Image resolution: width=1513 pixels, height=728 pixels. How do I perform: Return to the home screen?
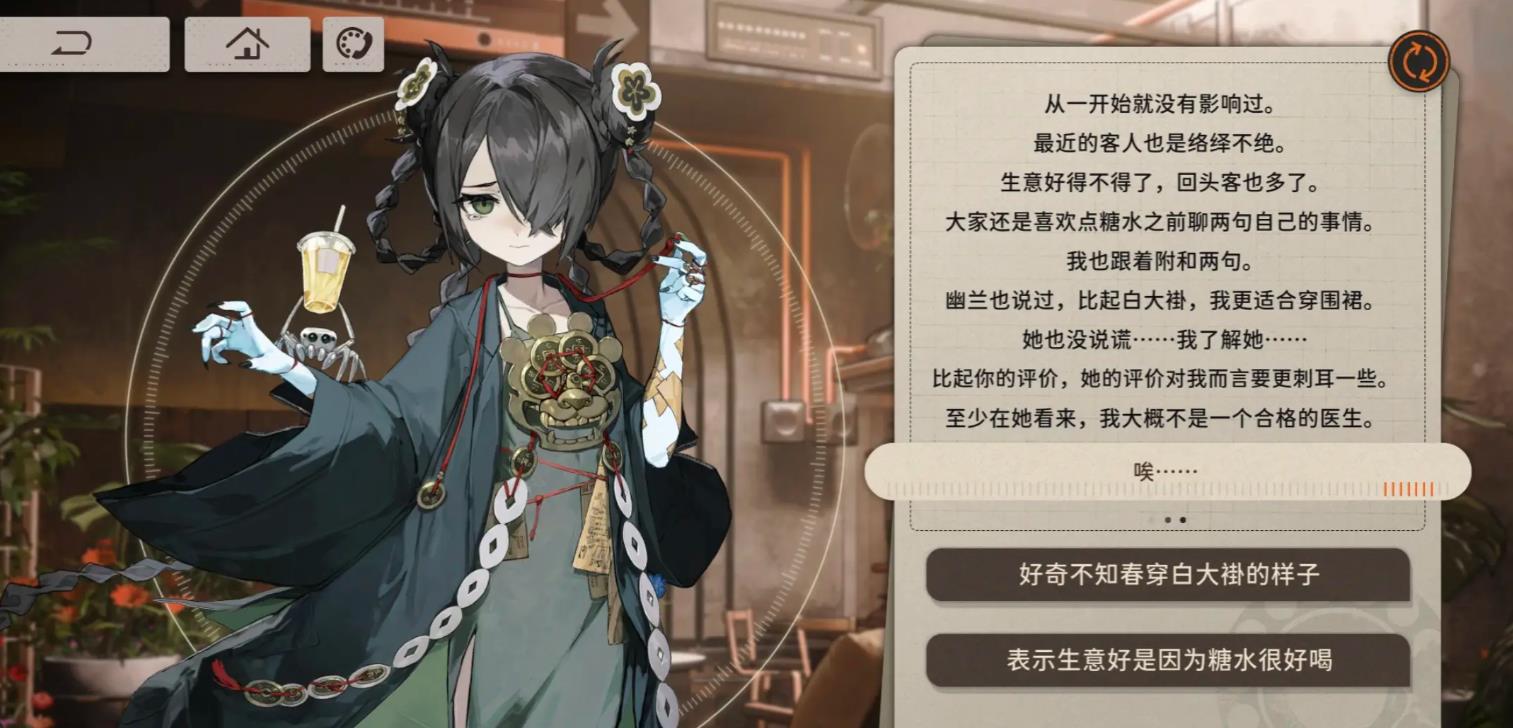[247, 44]
